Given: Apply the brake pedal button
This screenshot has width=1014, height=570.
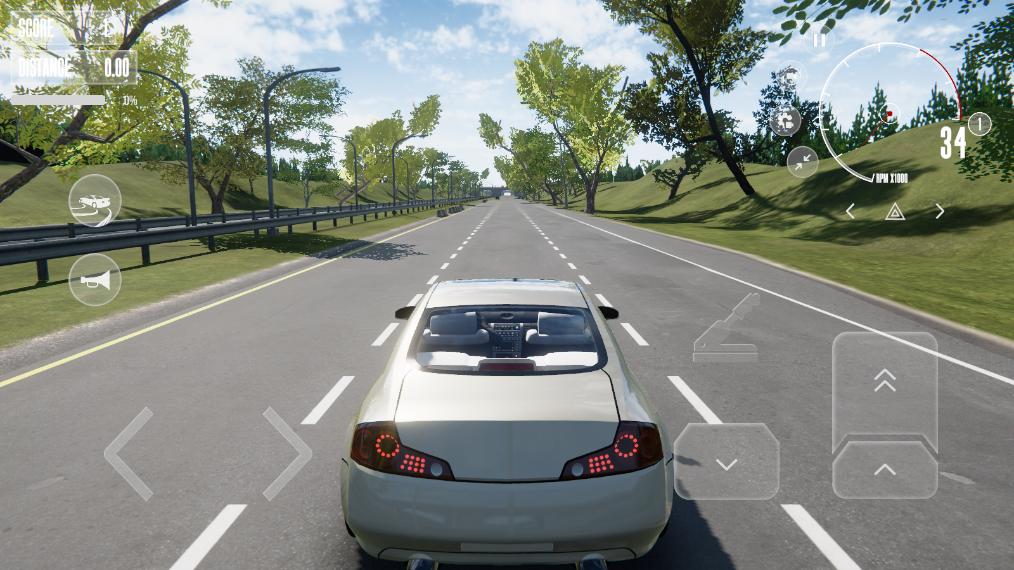Looking at the screenshot, I should (726, 462).
